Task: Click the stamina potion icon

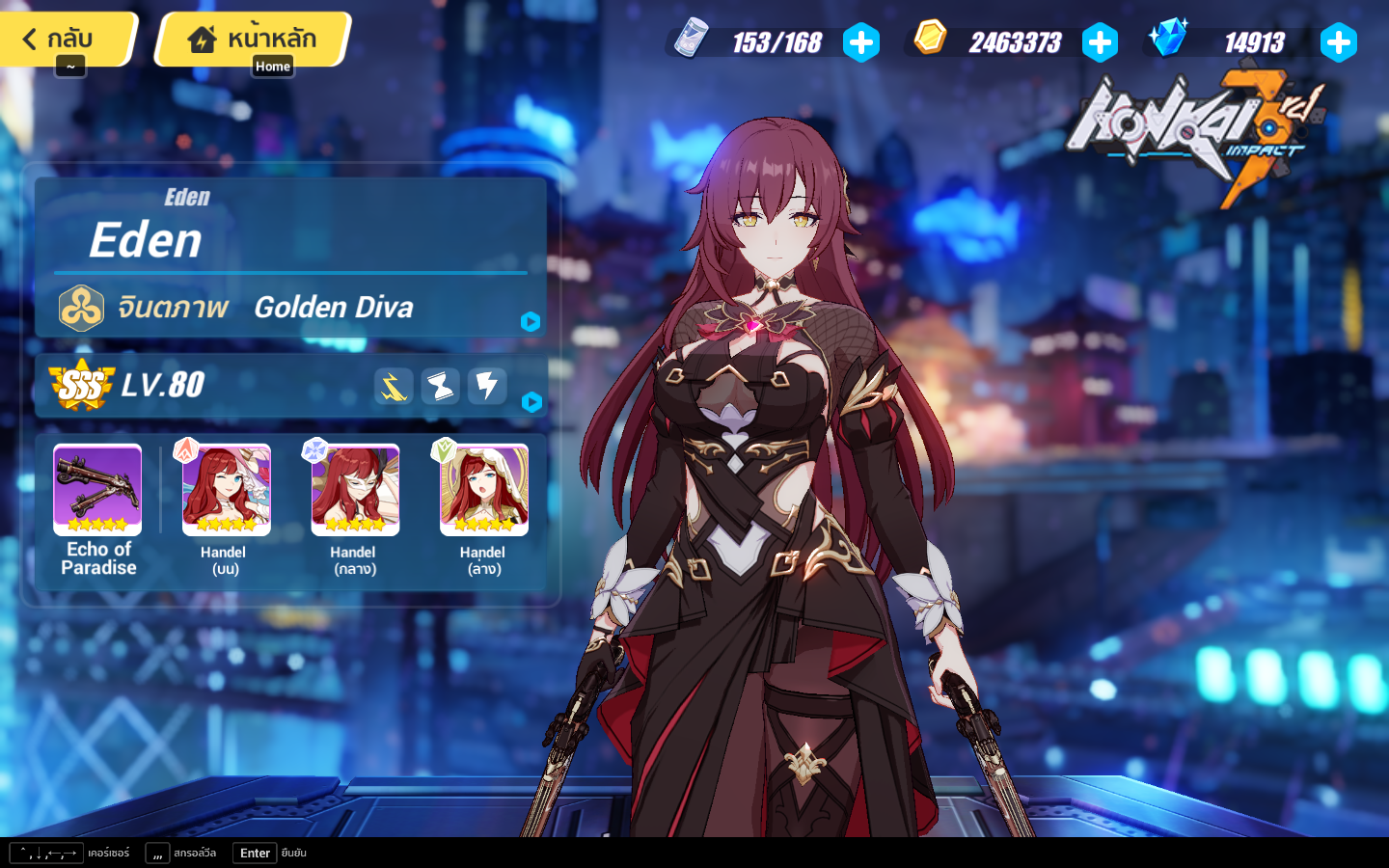Action: (691, 39)
